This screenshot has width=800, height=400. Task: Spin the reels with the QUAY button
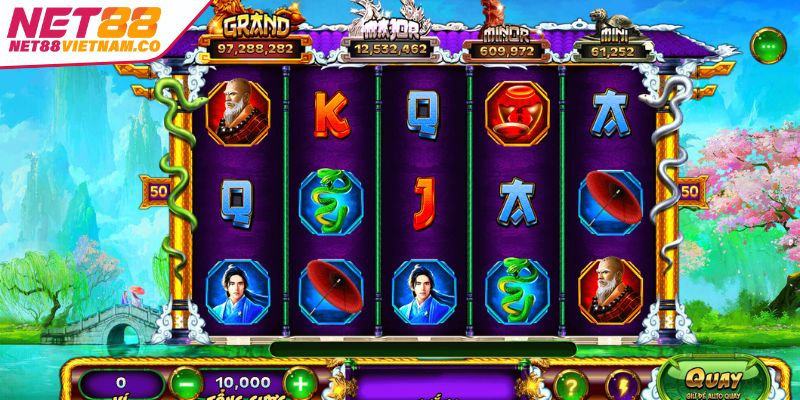point(714,379)
